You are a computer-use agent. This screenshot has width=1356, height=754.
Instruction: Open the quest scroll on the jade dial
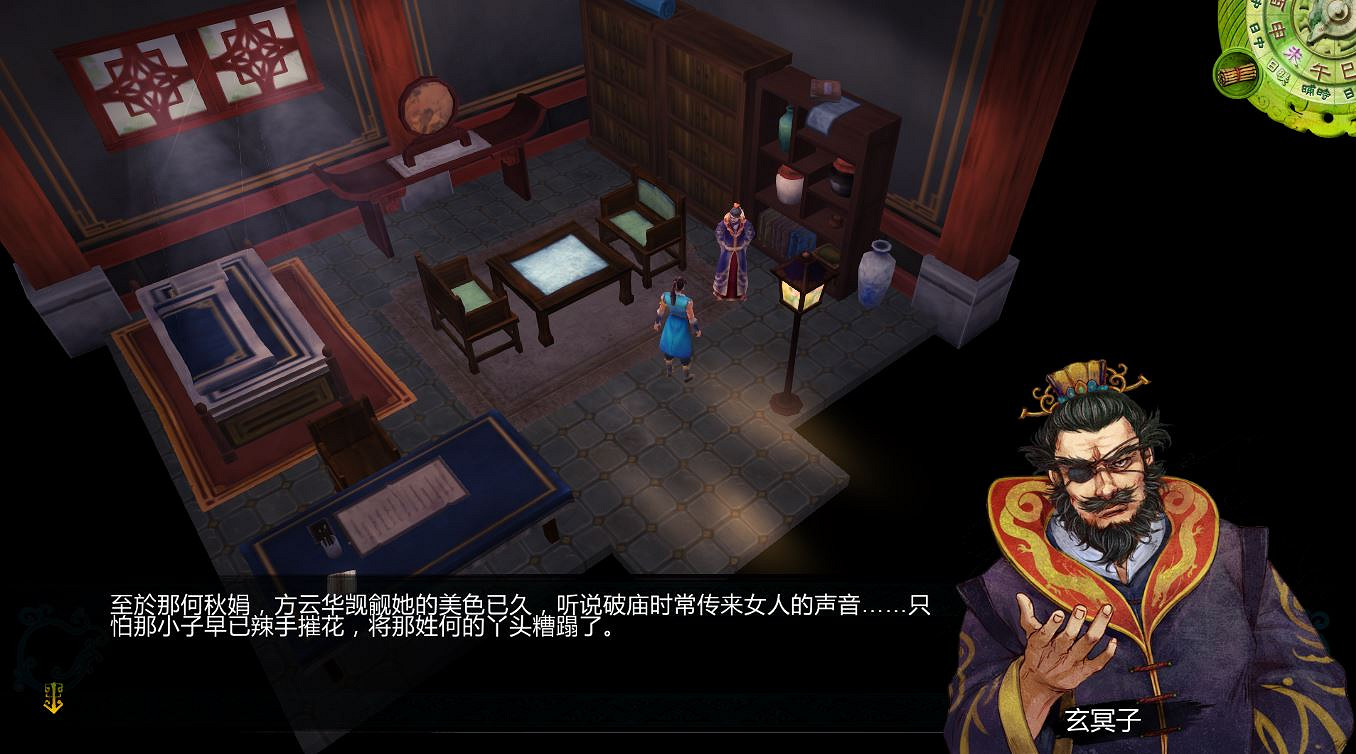pyautogui.click(x=1236, y=72)
